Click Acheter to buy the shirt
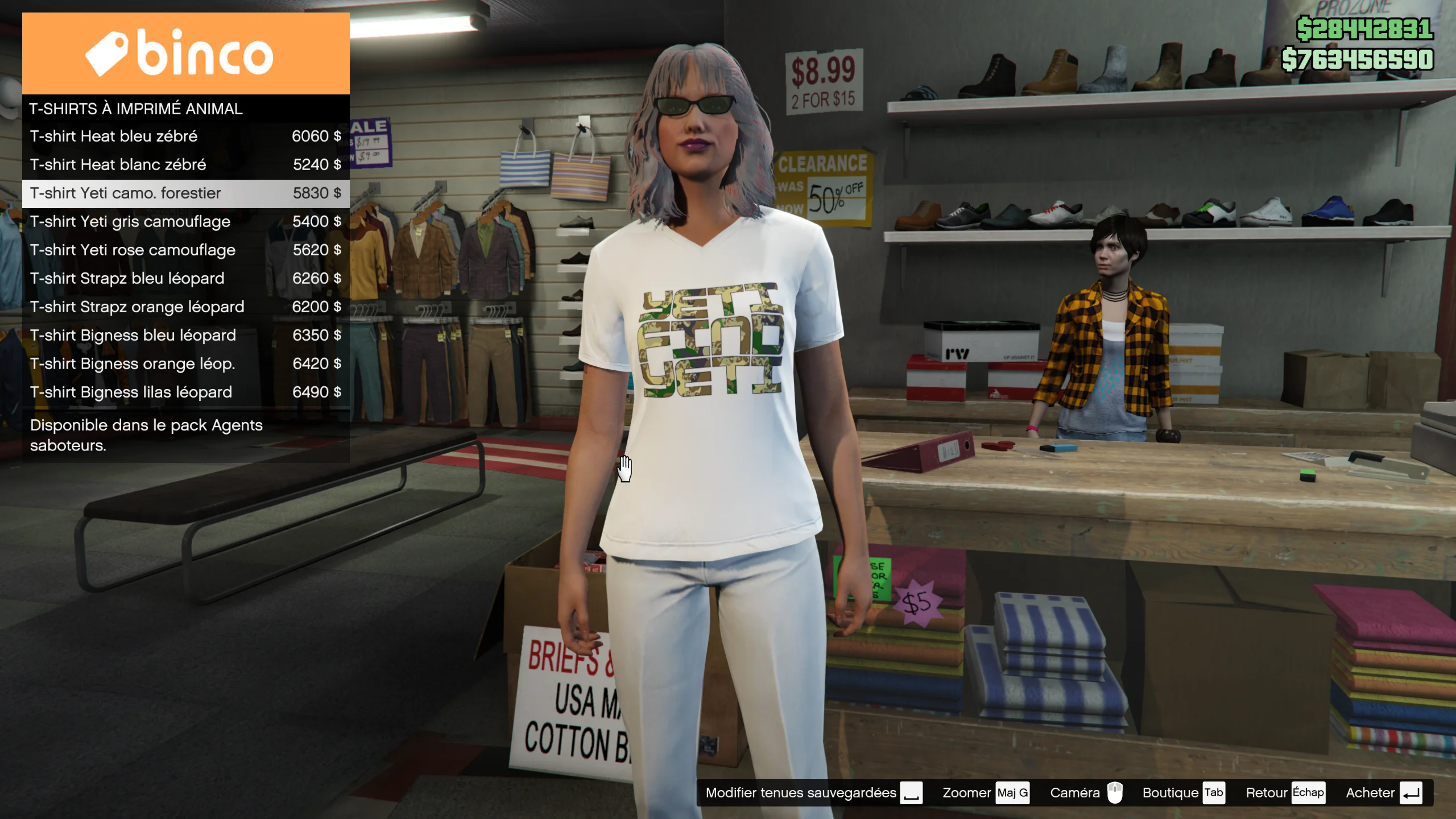The height and width of the screenshot is (819, 1456). (x=1383, y=793)
